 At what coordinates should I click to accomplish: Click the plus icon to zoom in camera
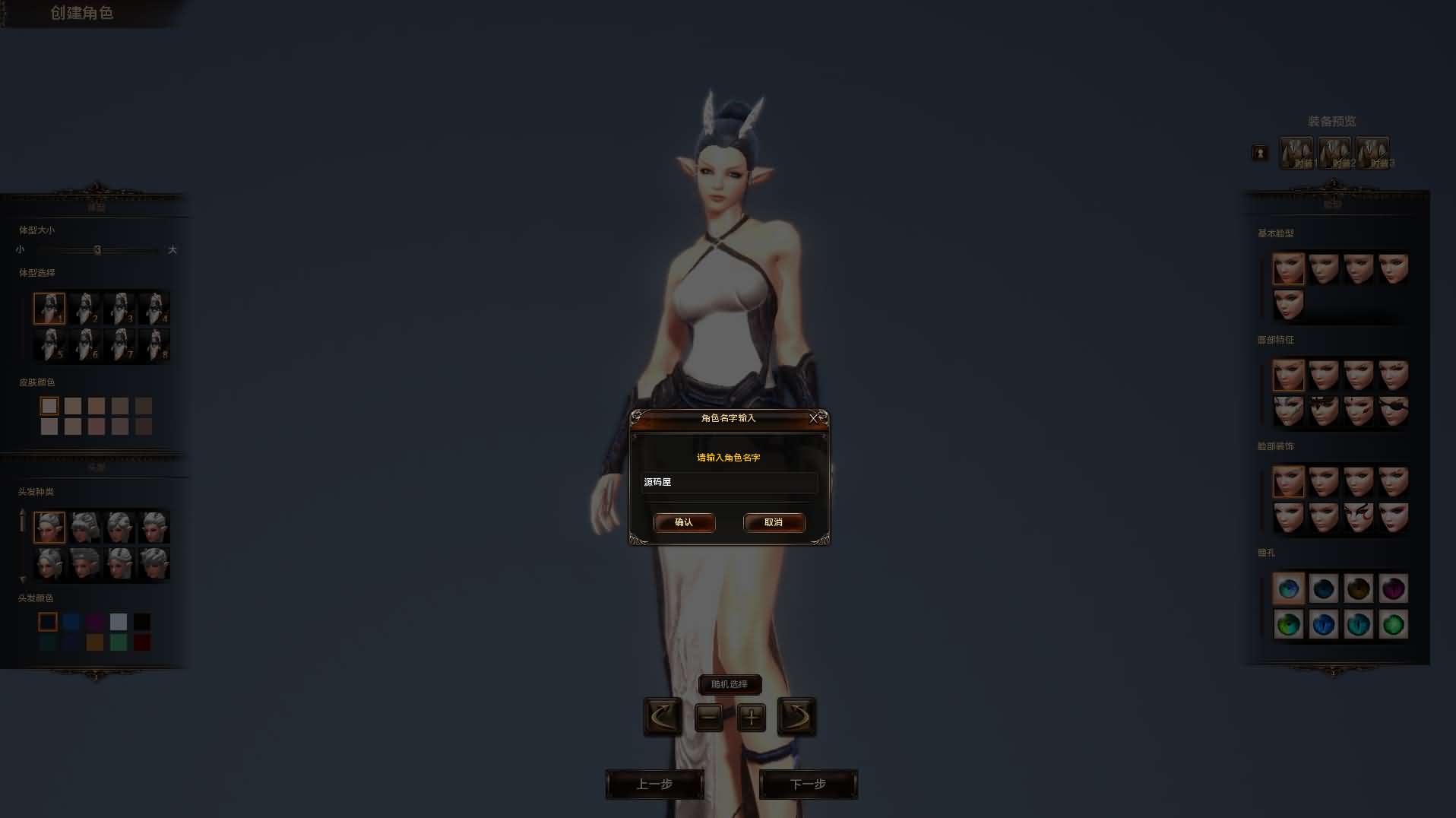[x=751, y=717]
